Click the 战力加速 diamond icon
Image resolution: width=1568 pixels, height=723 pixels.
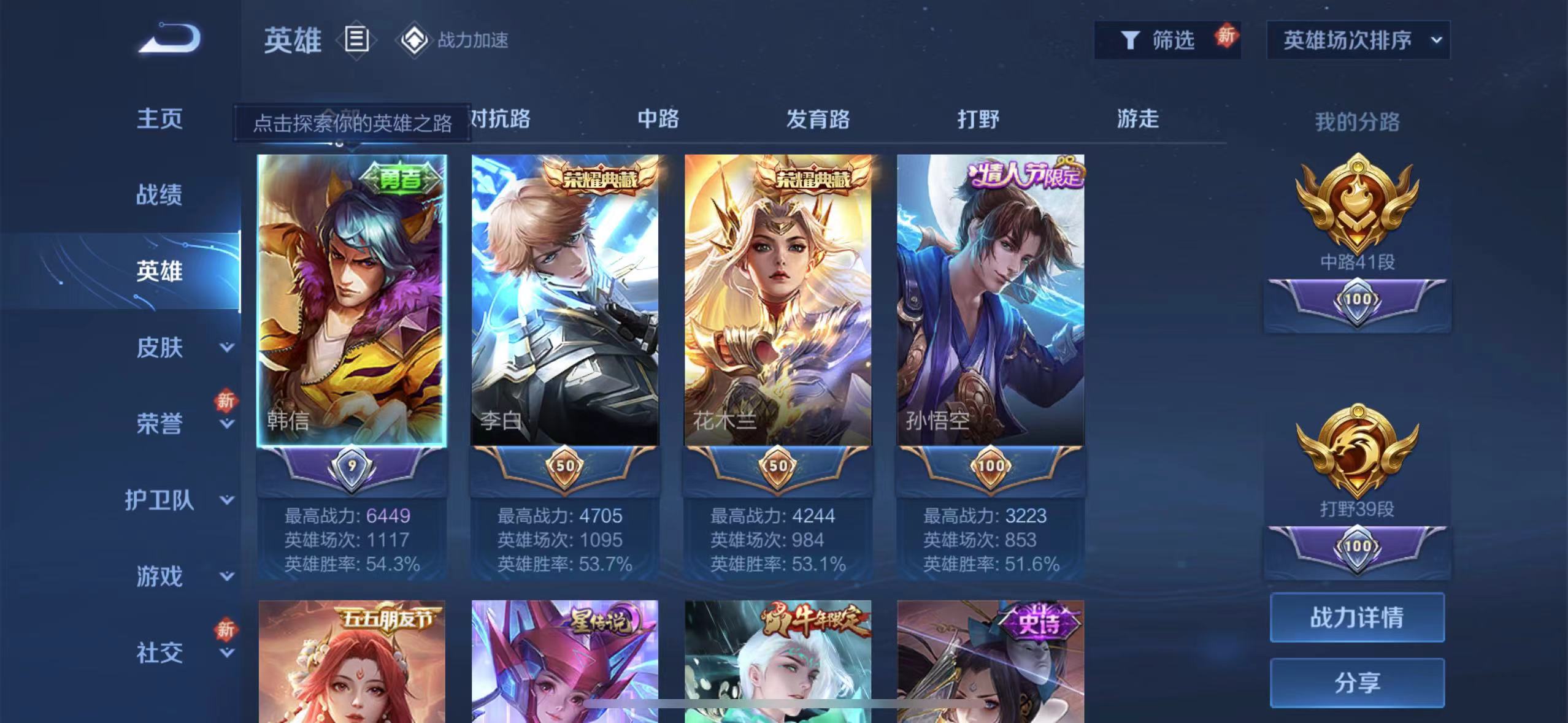click(x=415, y=40)
